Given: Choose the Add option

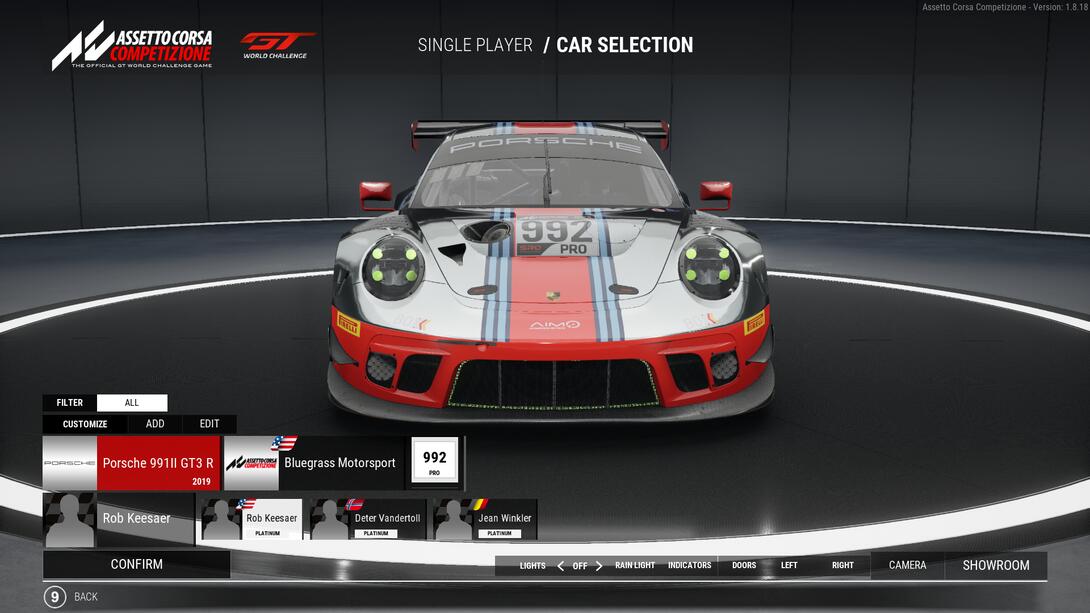Looking at the screenshot, I should pyautogui.click(x=155, y=424).
